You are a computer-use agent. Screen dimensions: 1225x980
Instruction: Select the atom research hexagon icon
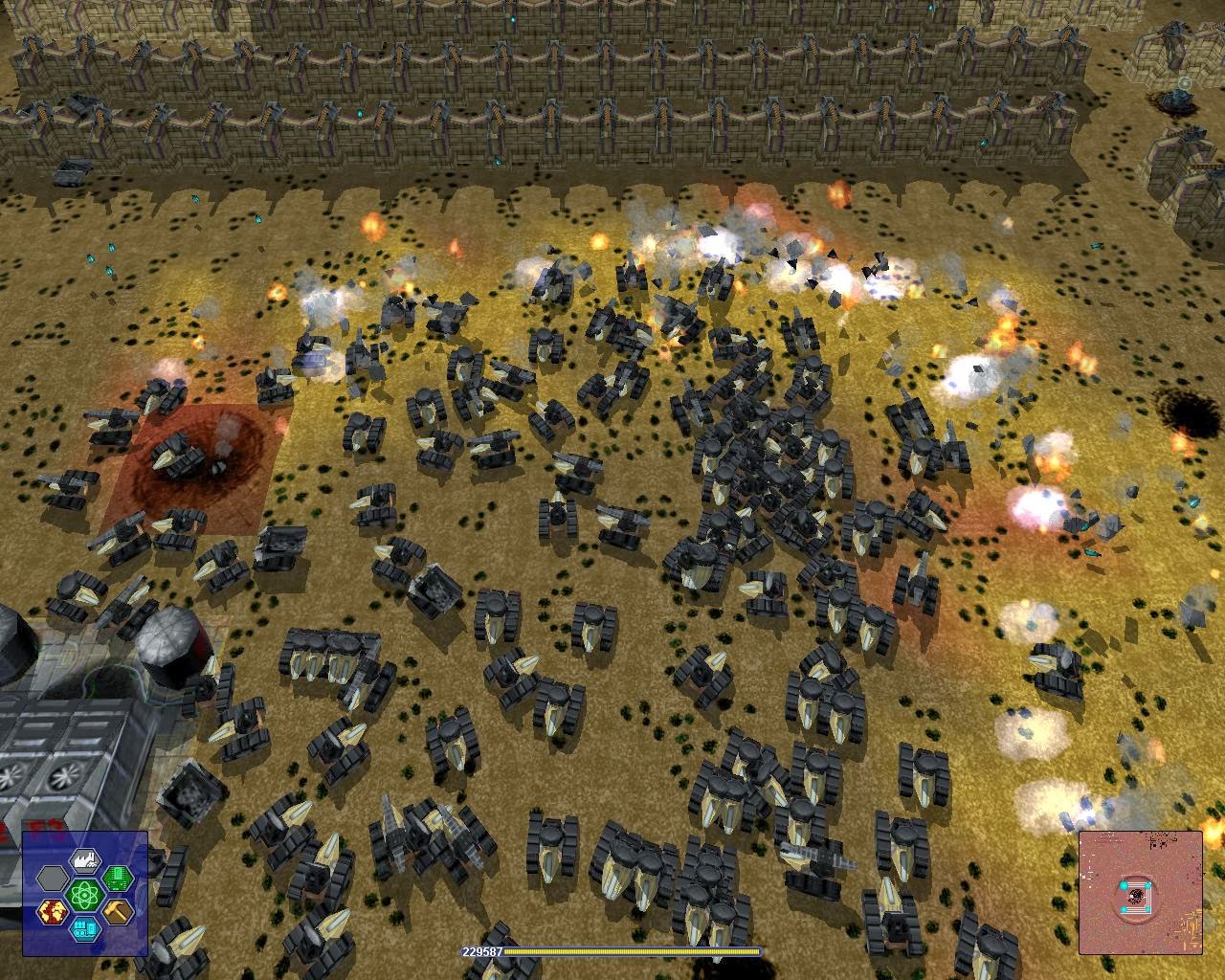[85, 895]
